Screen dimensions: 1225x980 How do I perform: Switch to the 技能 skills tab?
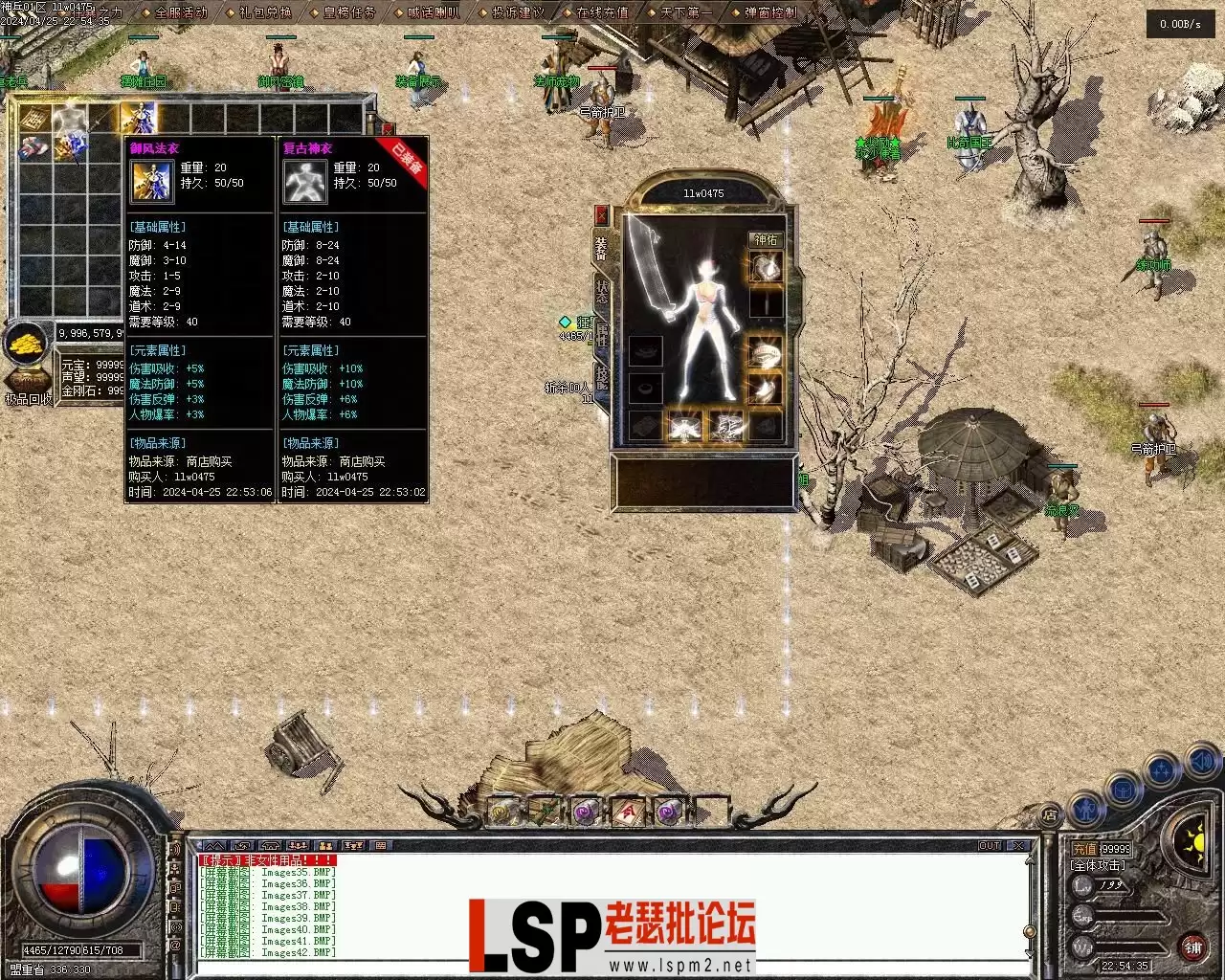pyautogui.click(x=601, y=378)
